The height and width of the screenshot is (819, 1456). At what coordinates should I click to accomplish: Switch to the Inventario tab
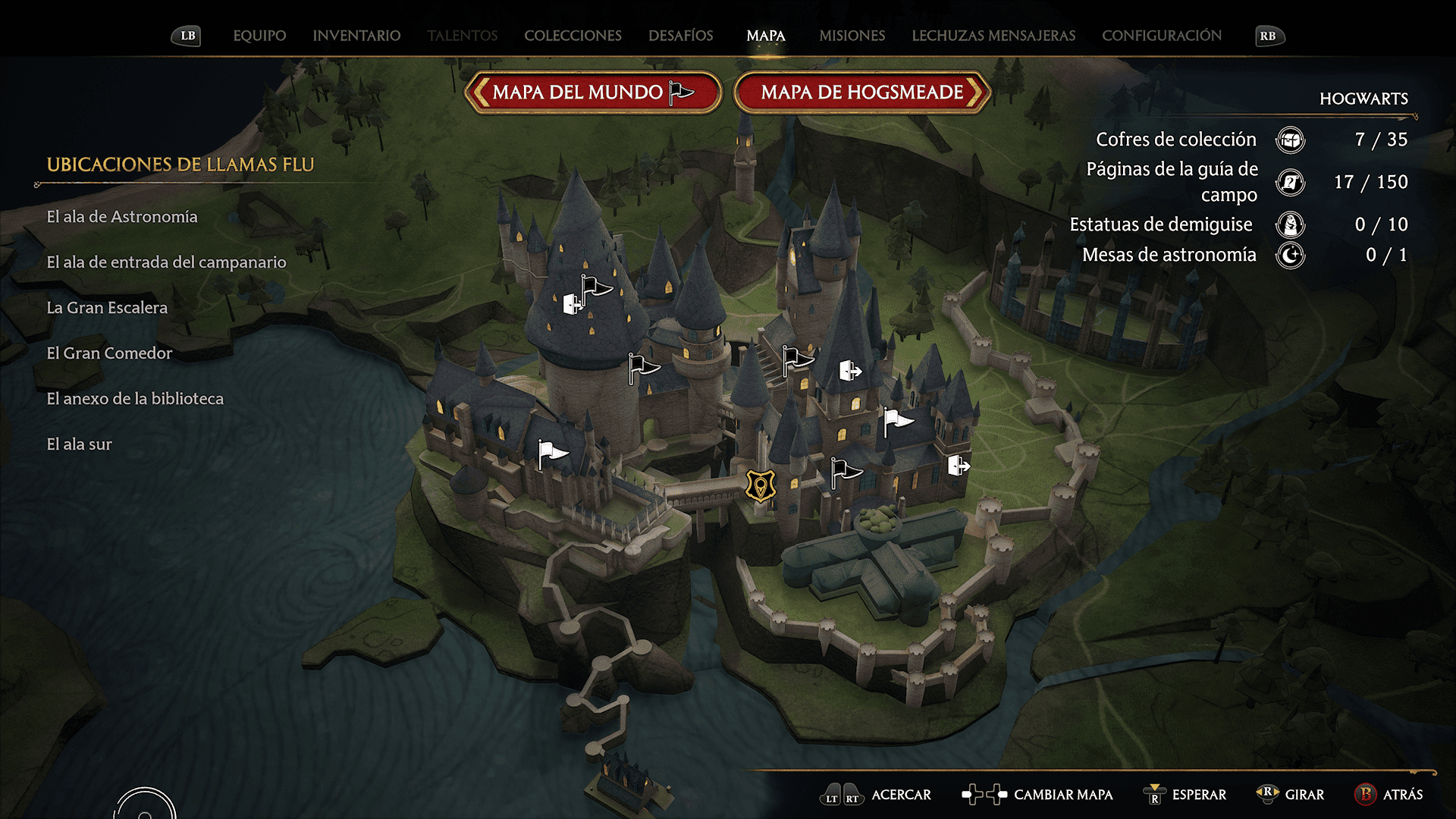356,36
